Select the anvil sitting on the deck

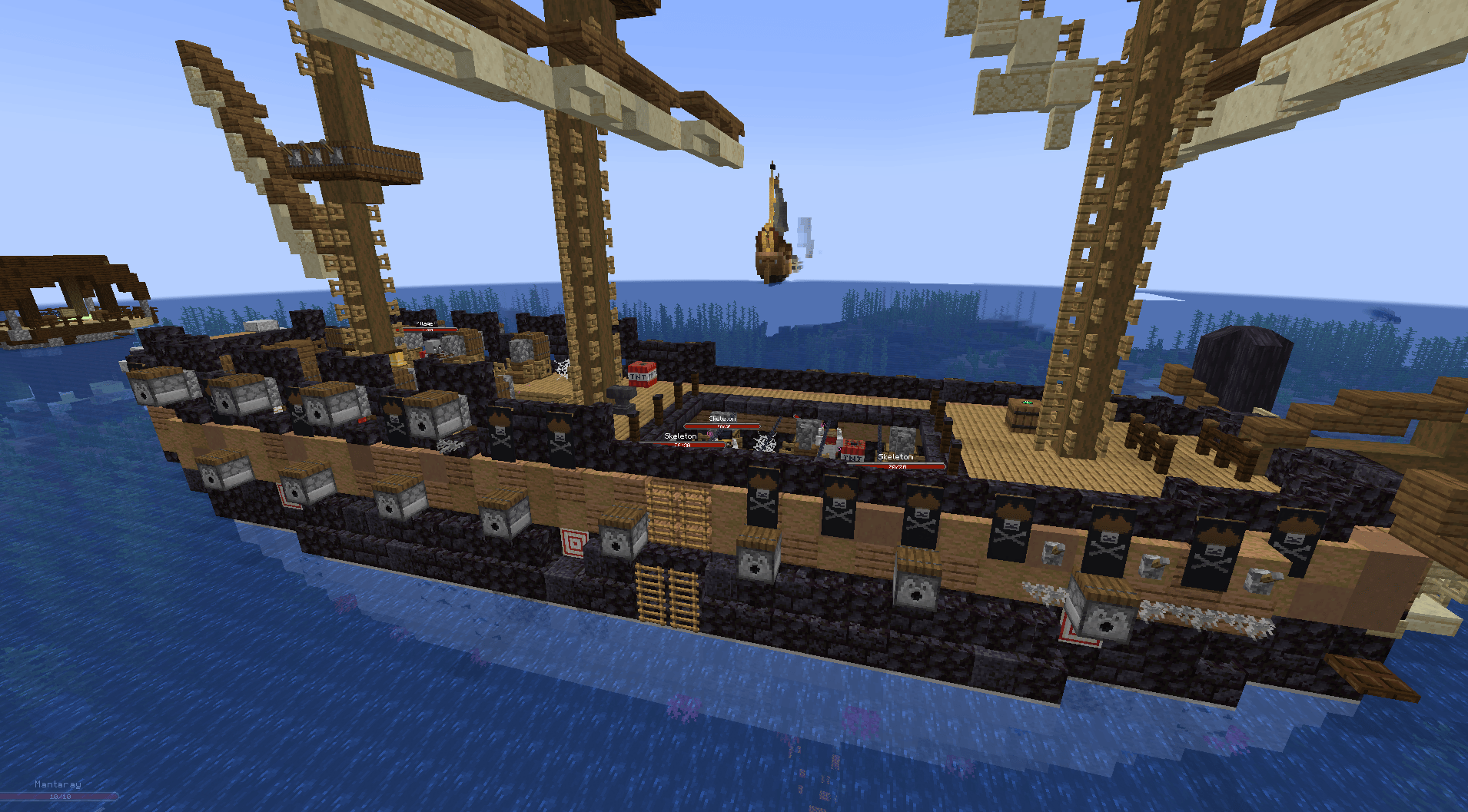tap(619, 397)
